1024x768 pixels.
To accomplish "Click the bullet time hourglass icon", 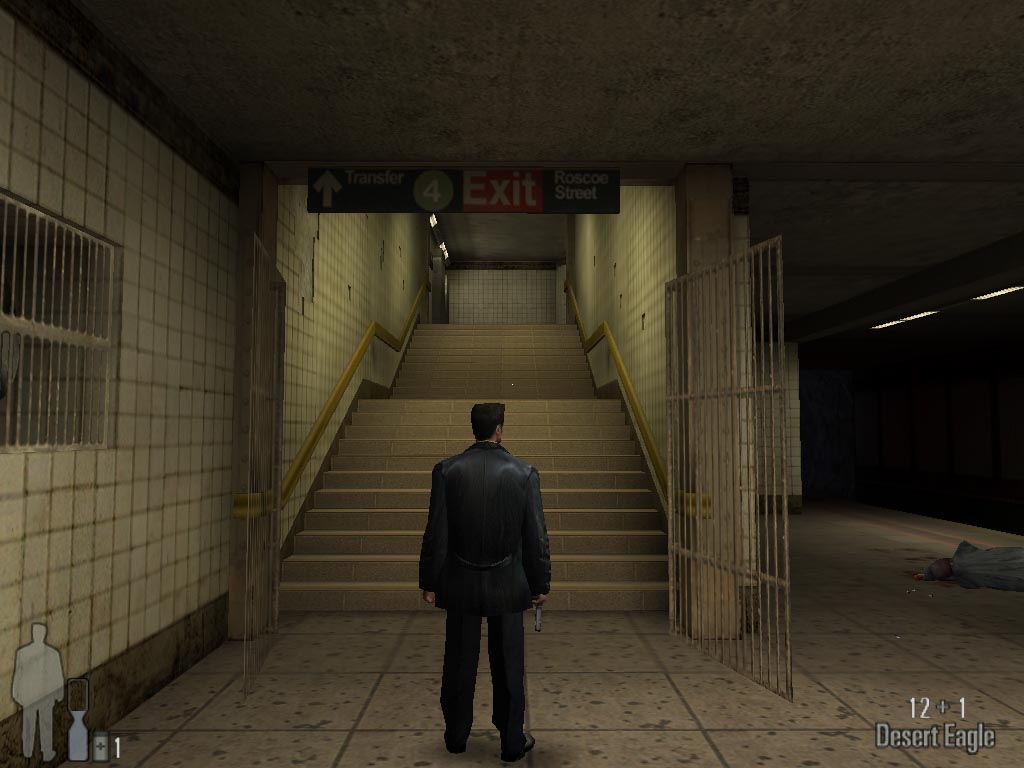I will coord(78,719).
